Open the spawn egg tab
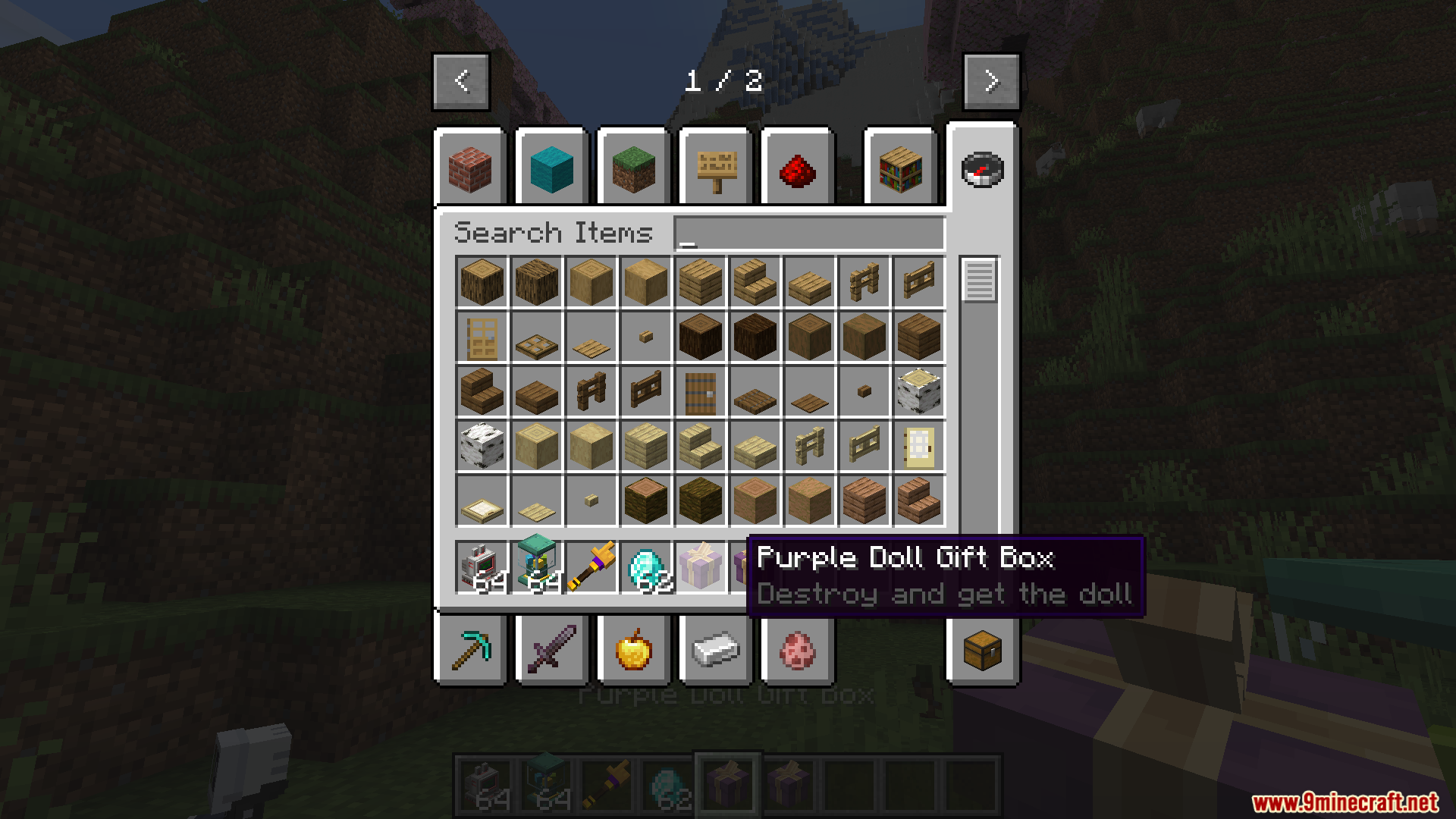Viewport: 1456px width, 819px height. pos(798,650)
